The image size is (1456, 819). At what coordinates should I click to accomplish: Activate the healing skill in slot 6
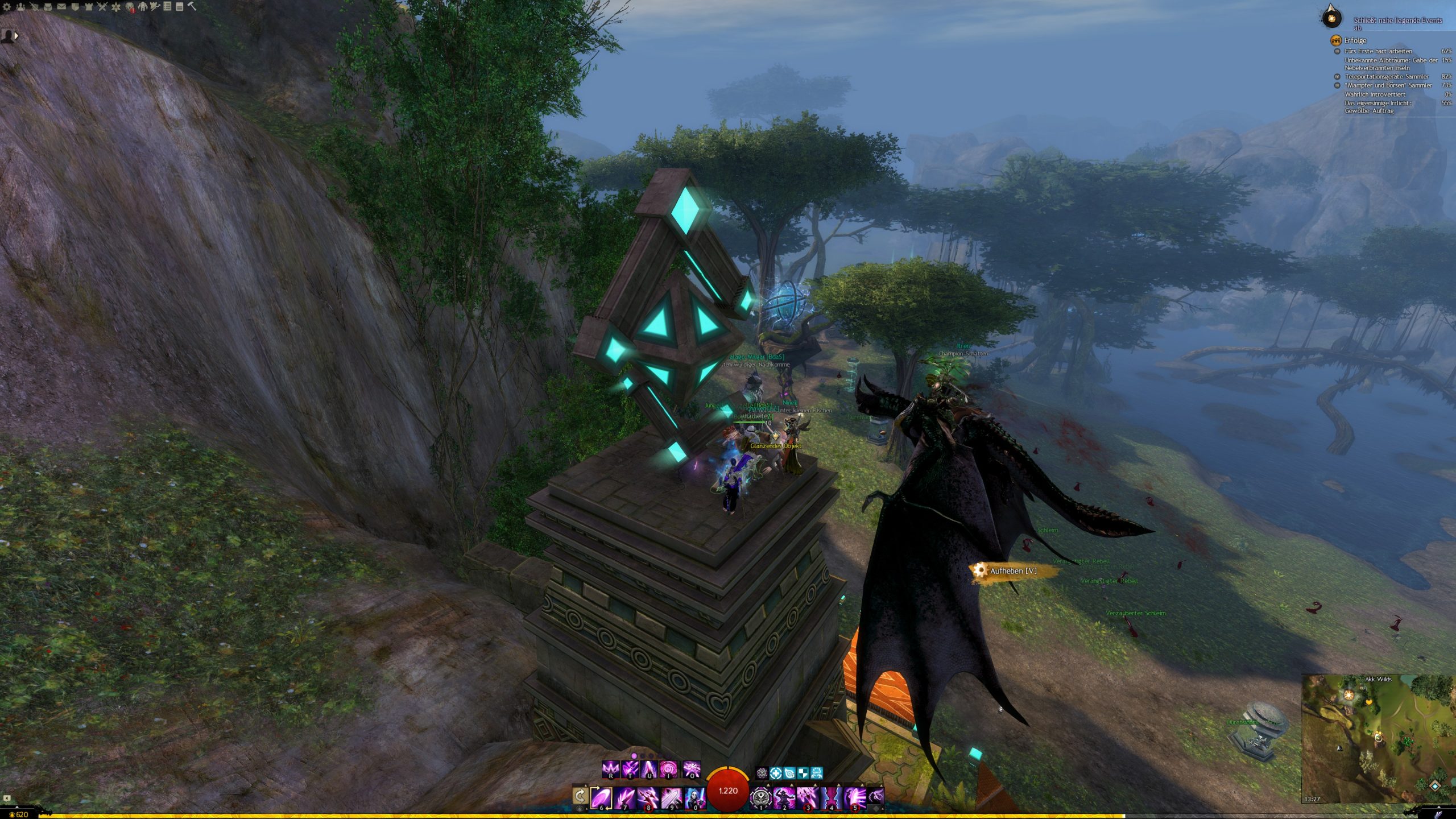(601, 797)
